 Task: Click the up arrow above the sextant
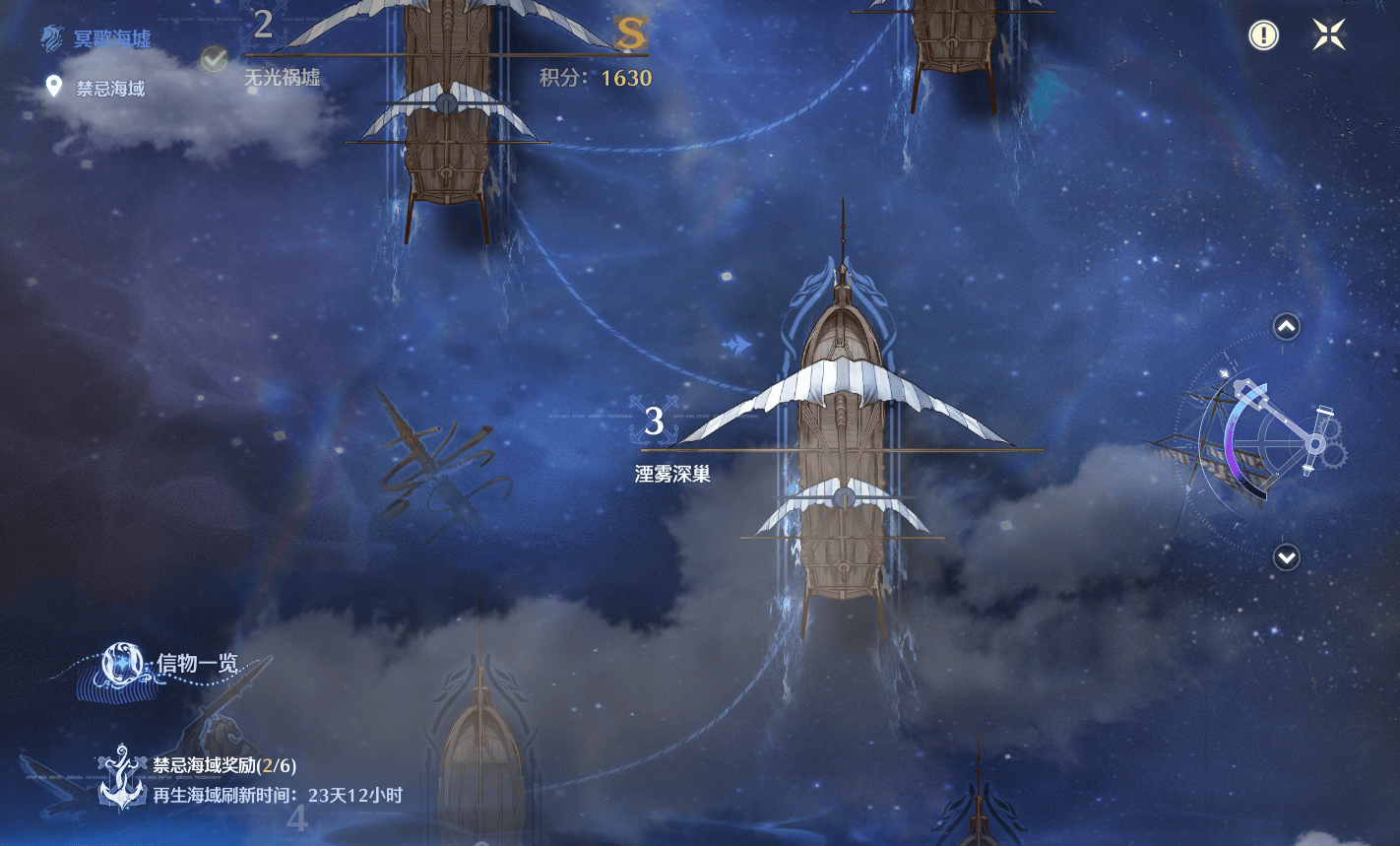(1287, 326)
